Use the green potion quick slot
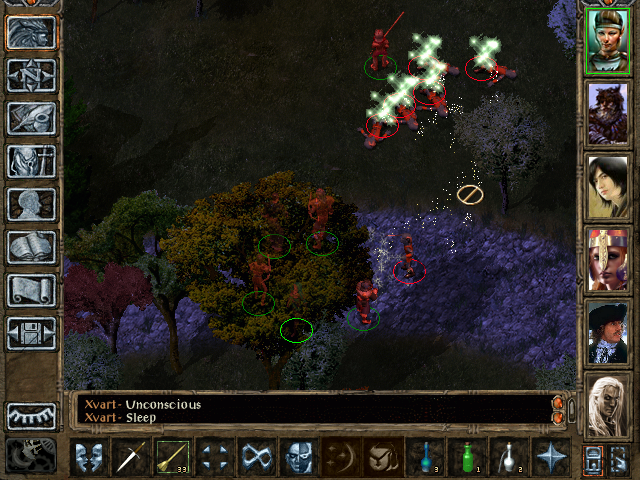Viewport: 640px width, 480px height. [x=468, y=457]
